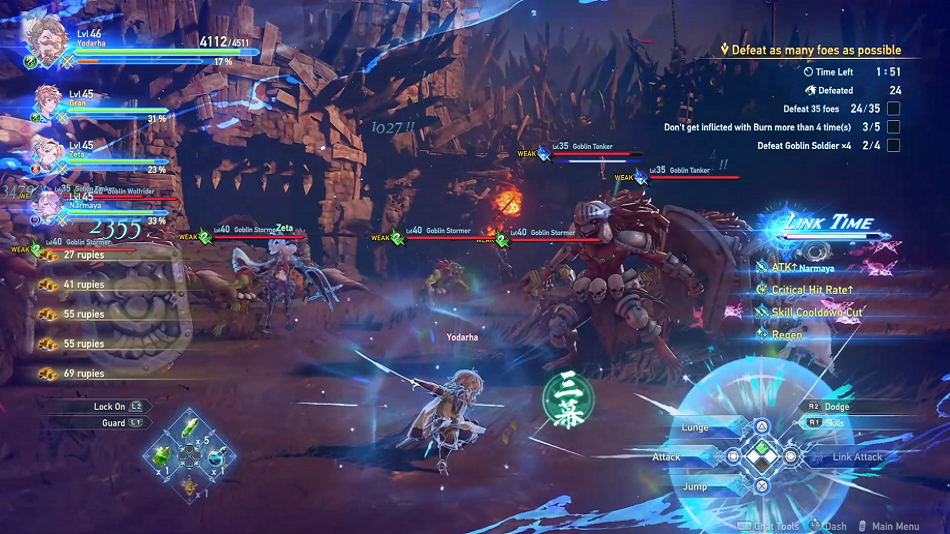Use the golden item in the bottom slot
The width and height of the screenshot is (950, 534).
(x=189, y=484)
